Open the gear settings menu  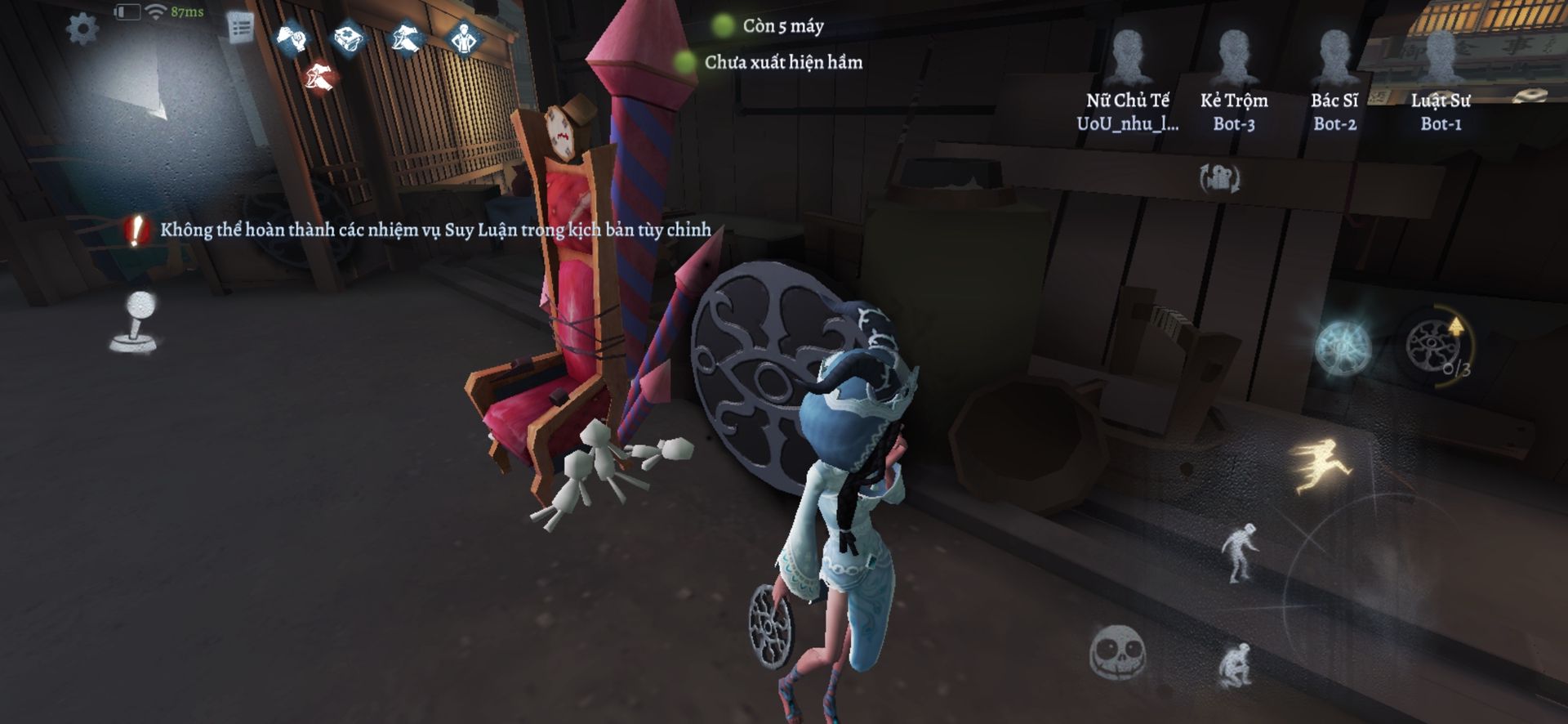(82, 30)
